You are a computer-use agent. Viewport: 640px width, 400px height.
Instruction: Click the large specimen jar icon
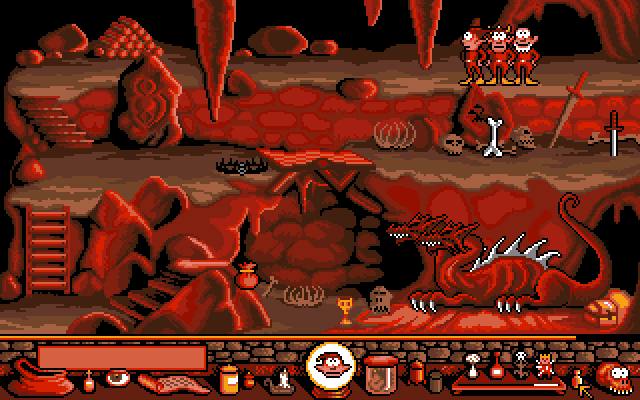(380, 373)
